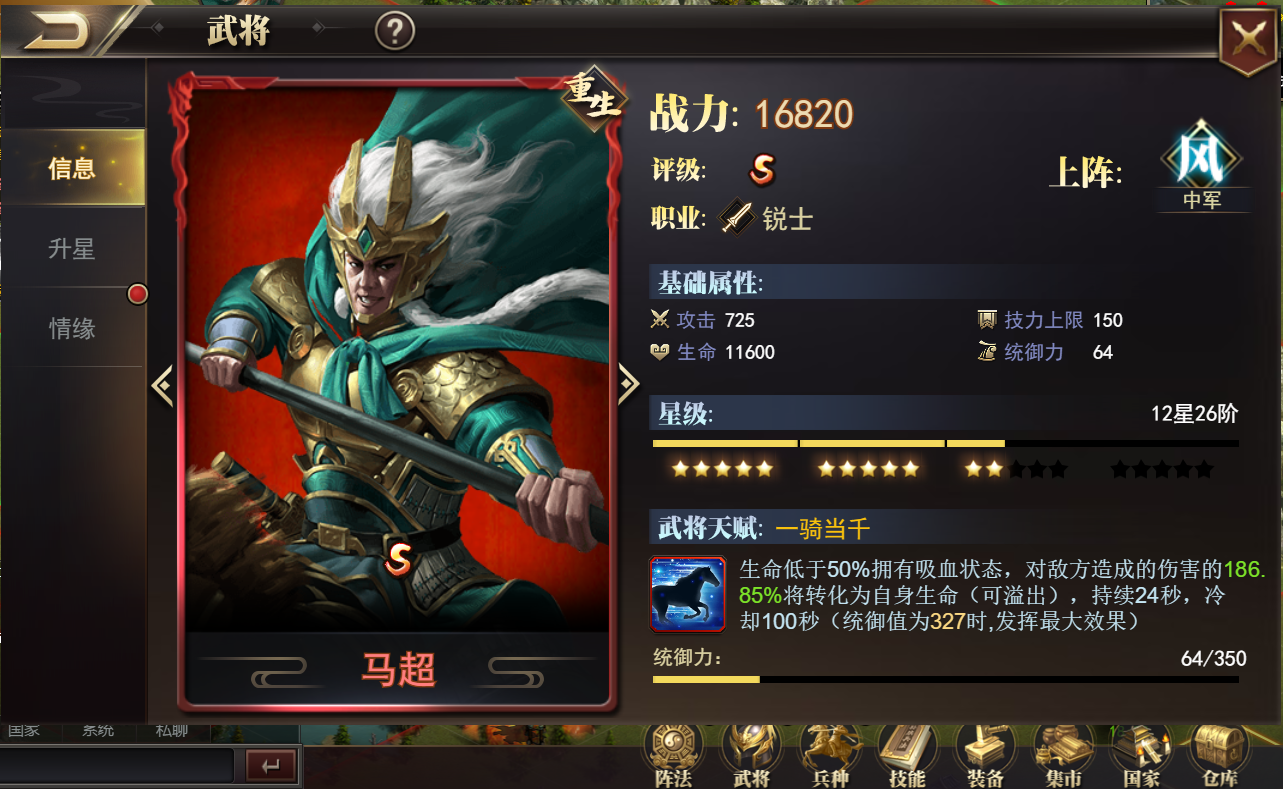The image size is (1283, 789).
Task: Click the 上阵 wind formation badge
Action: click(1203, 165)
